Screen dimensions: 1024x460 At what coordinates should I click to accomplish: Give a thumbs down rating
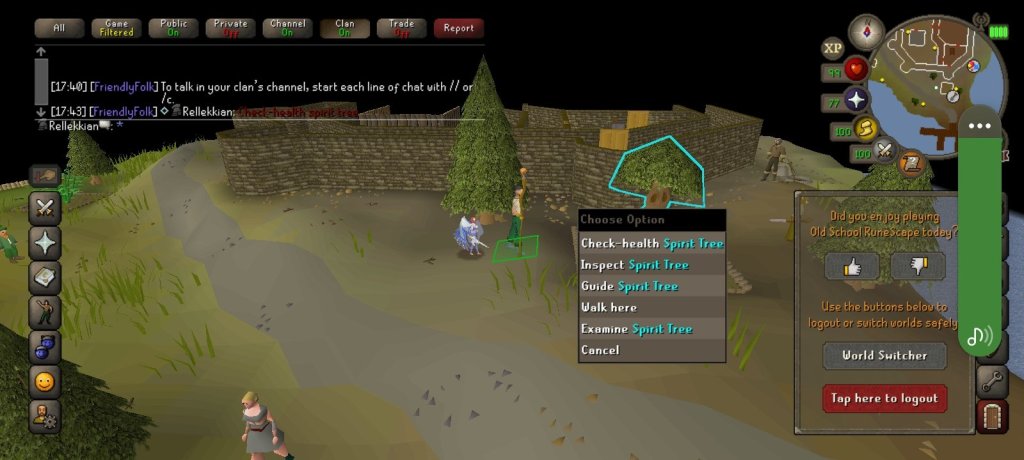917,266
